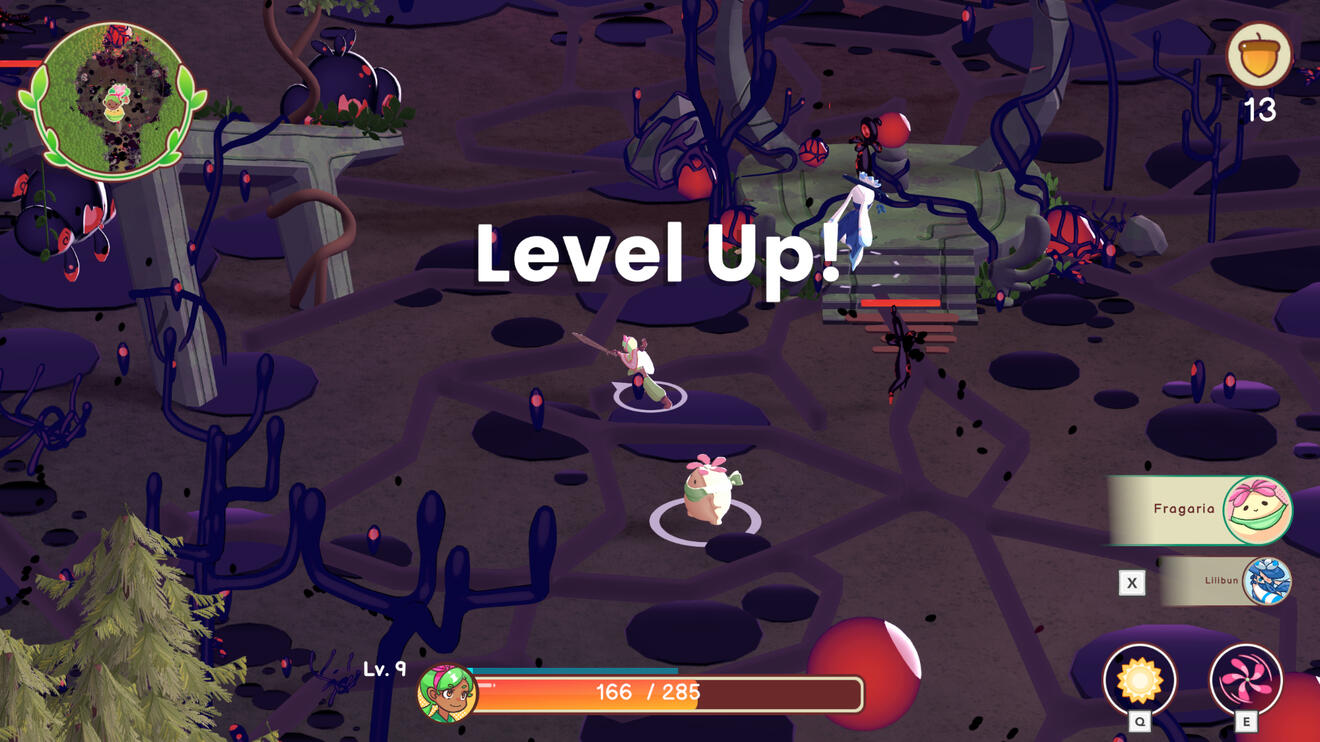This screenshot has width=1320, height=742.
Task: Click the acorn currency icon
Action: click(1259, 57)
